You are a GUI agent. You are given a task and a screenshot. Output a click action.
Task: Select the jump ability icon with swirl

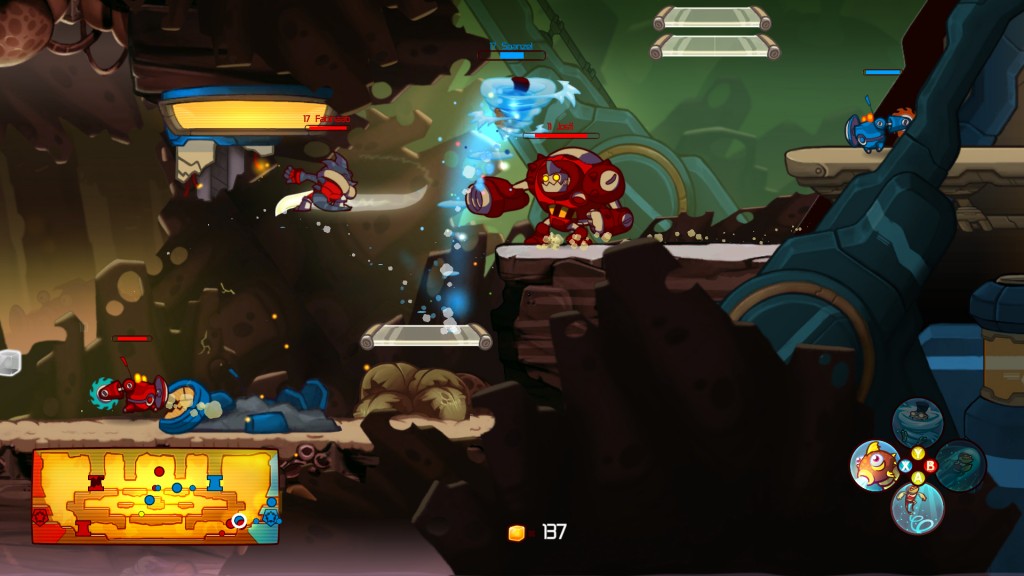917,507
